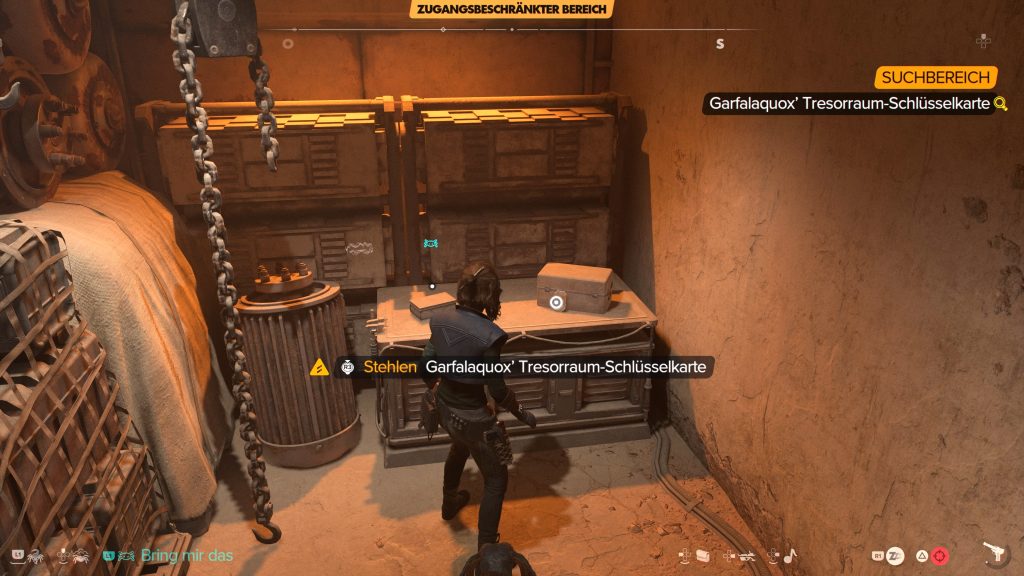Use the stun shot ability icon

click(894, 555)
